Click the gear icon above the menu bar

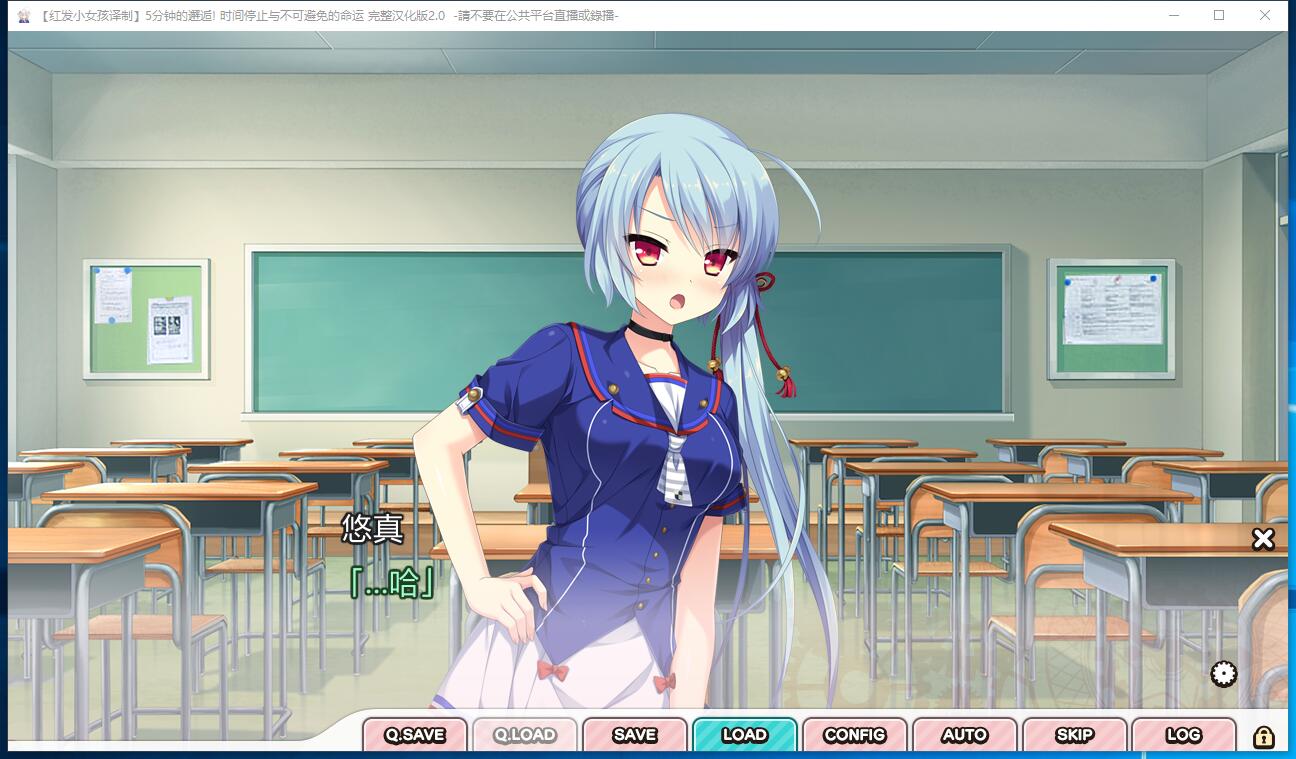[1223, 674]
